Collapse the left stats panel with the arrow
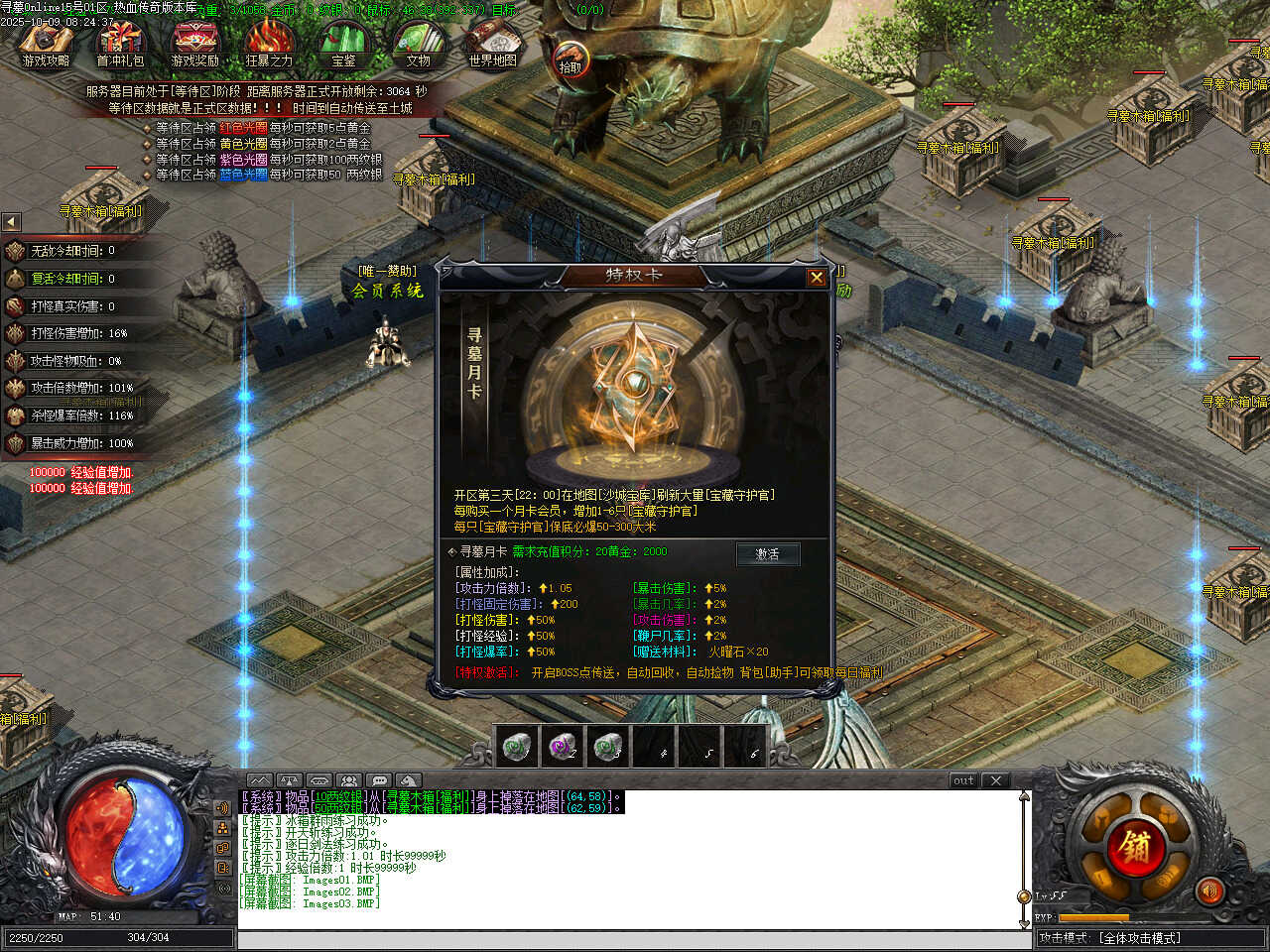Viewport: 1270px width, 952px height. click(x=11, y=222)
